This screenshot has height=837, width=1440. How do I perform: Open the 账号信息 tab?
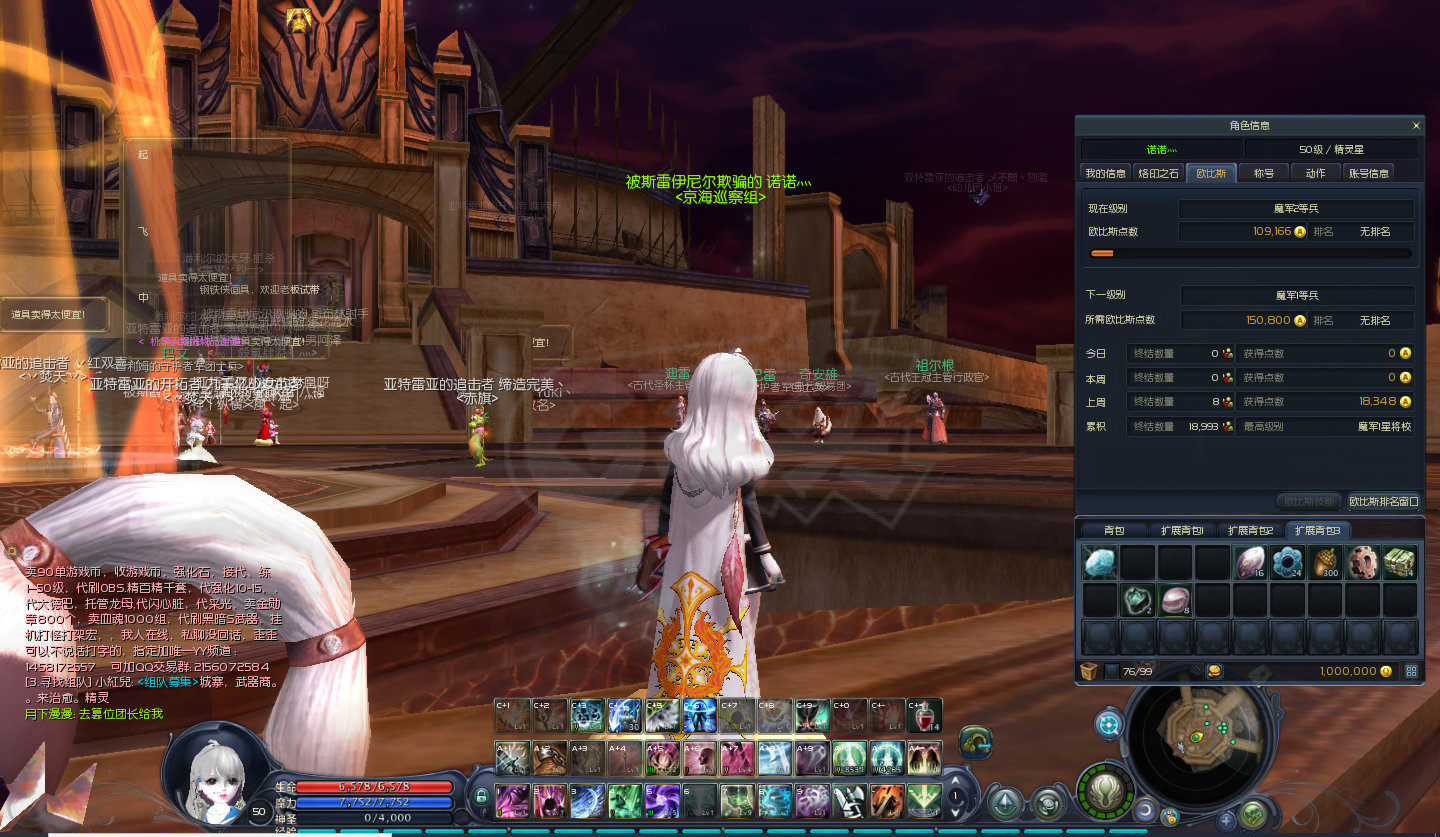[1369, 173]
